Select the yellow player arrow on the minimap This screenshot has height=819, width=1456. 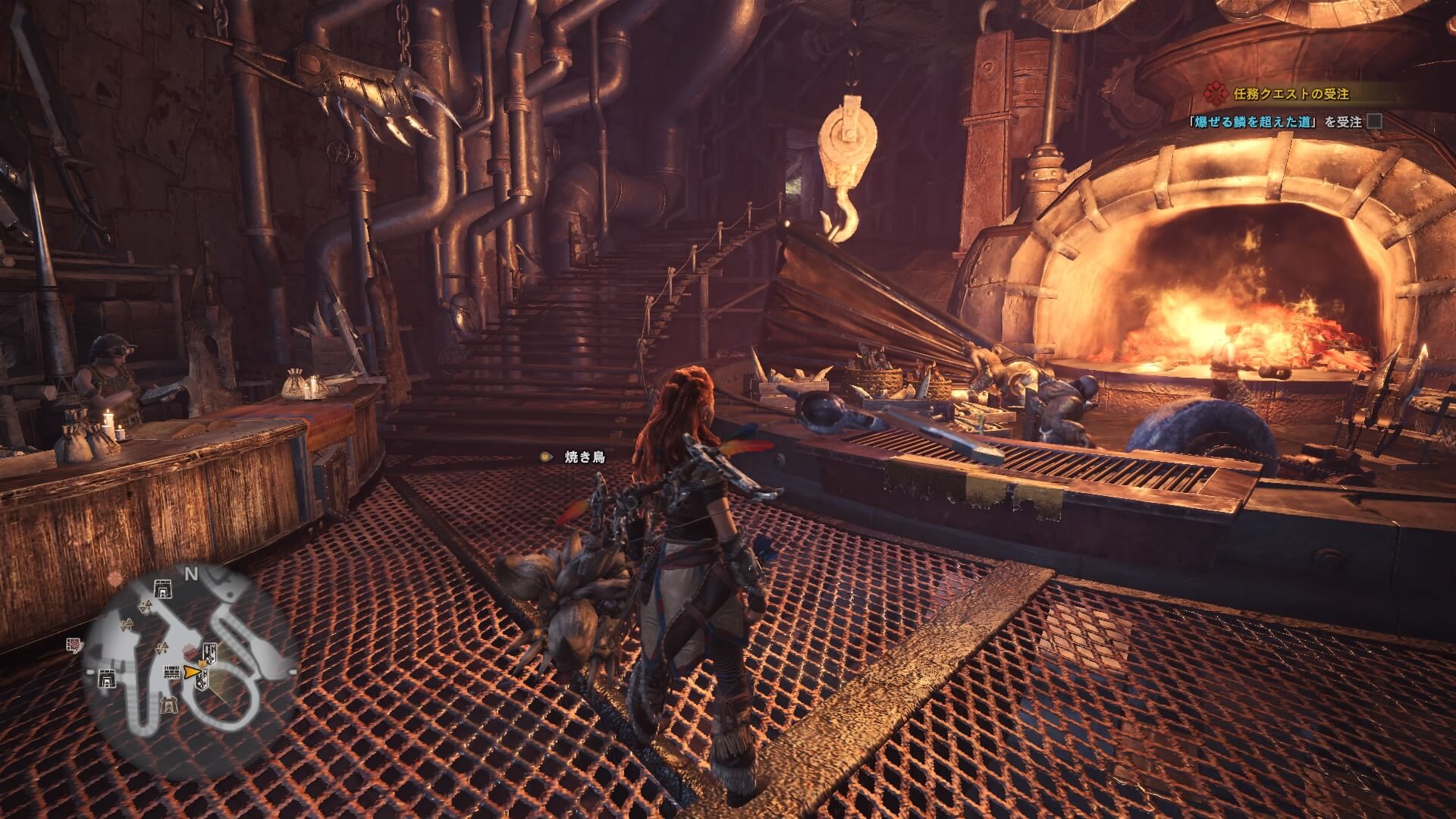pyautogui.click(x=193, y=671)
